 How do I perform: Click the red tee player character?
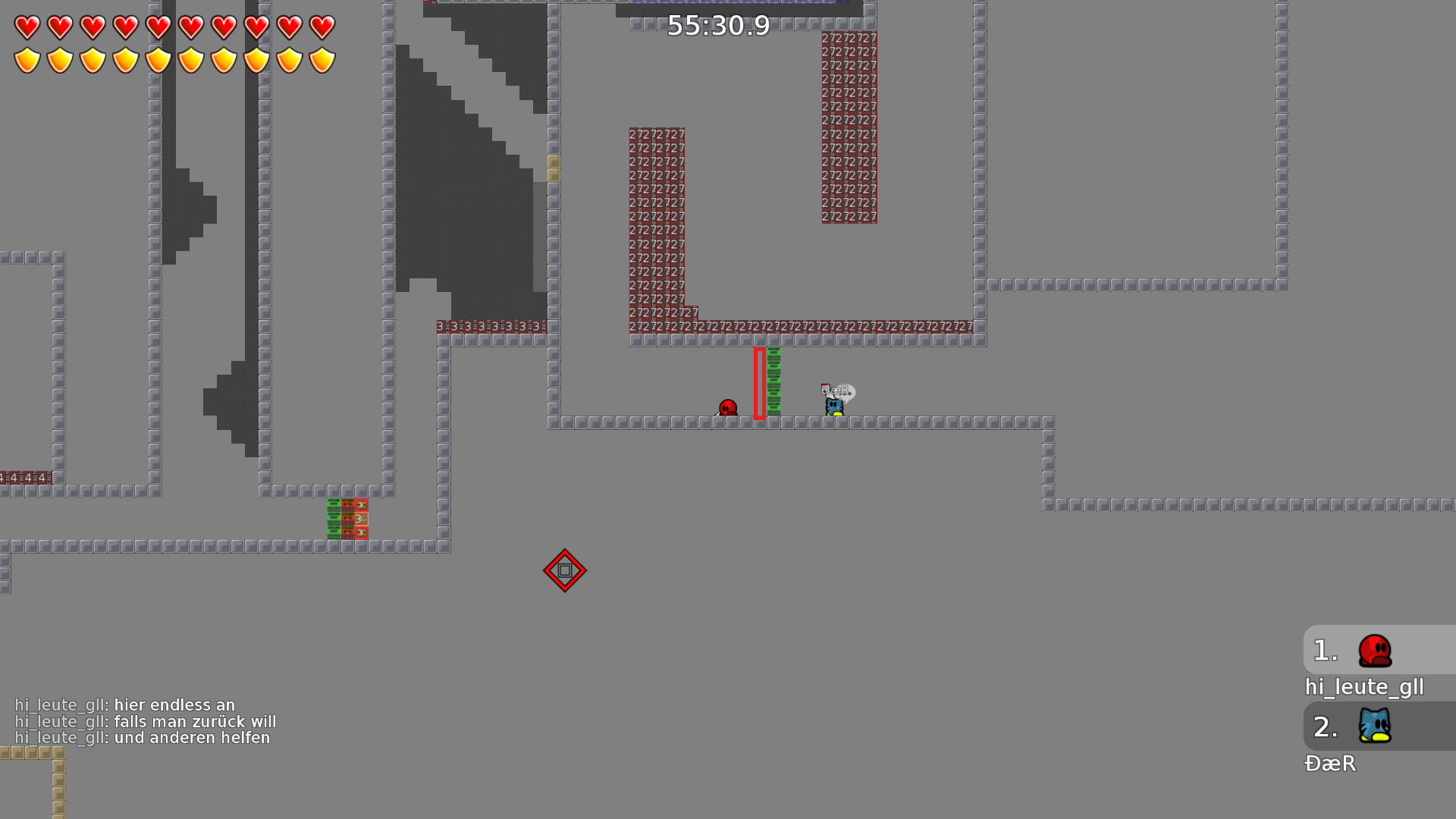click(728, 407)
